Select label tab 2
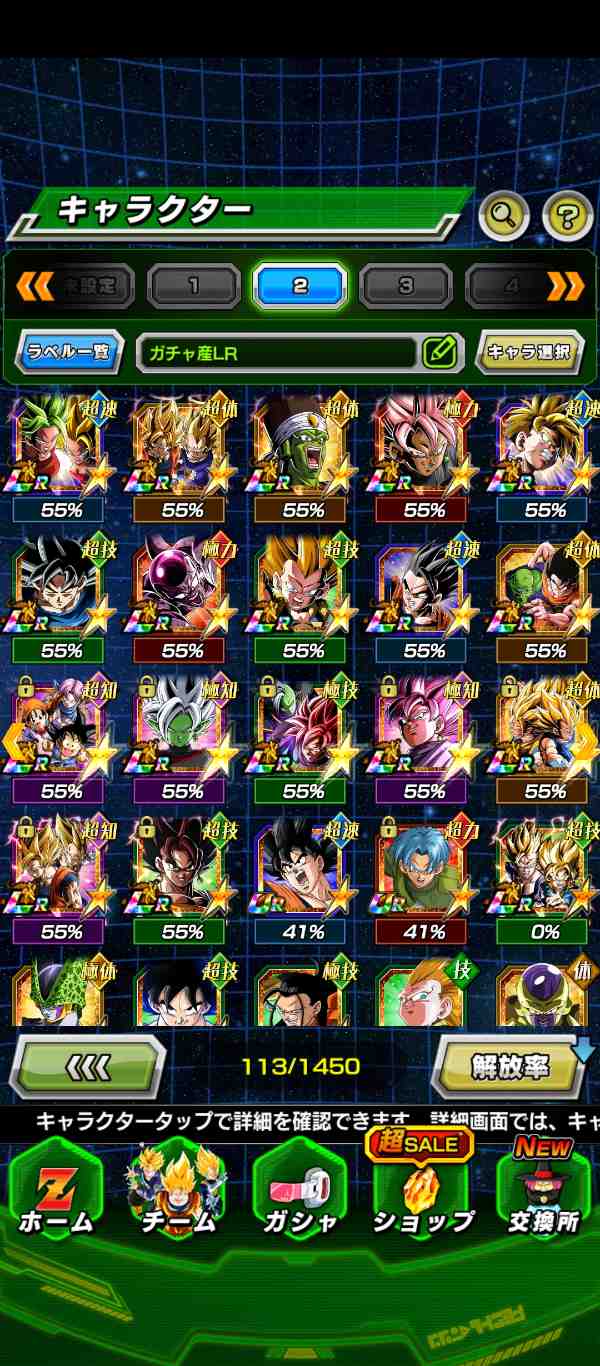The width and height of the screenshot is (600, 1366). click(300, 286)
